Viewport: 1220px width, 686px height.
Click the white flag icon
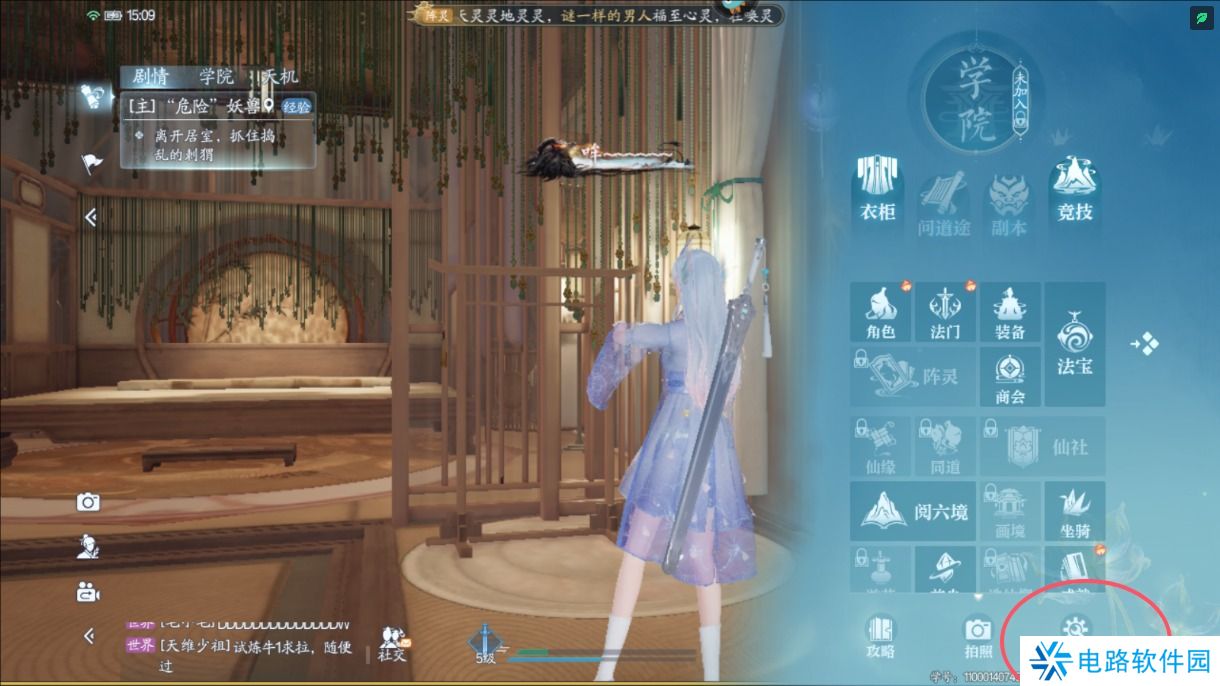92,163
